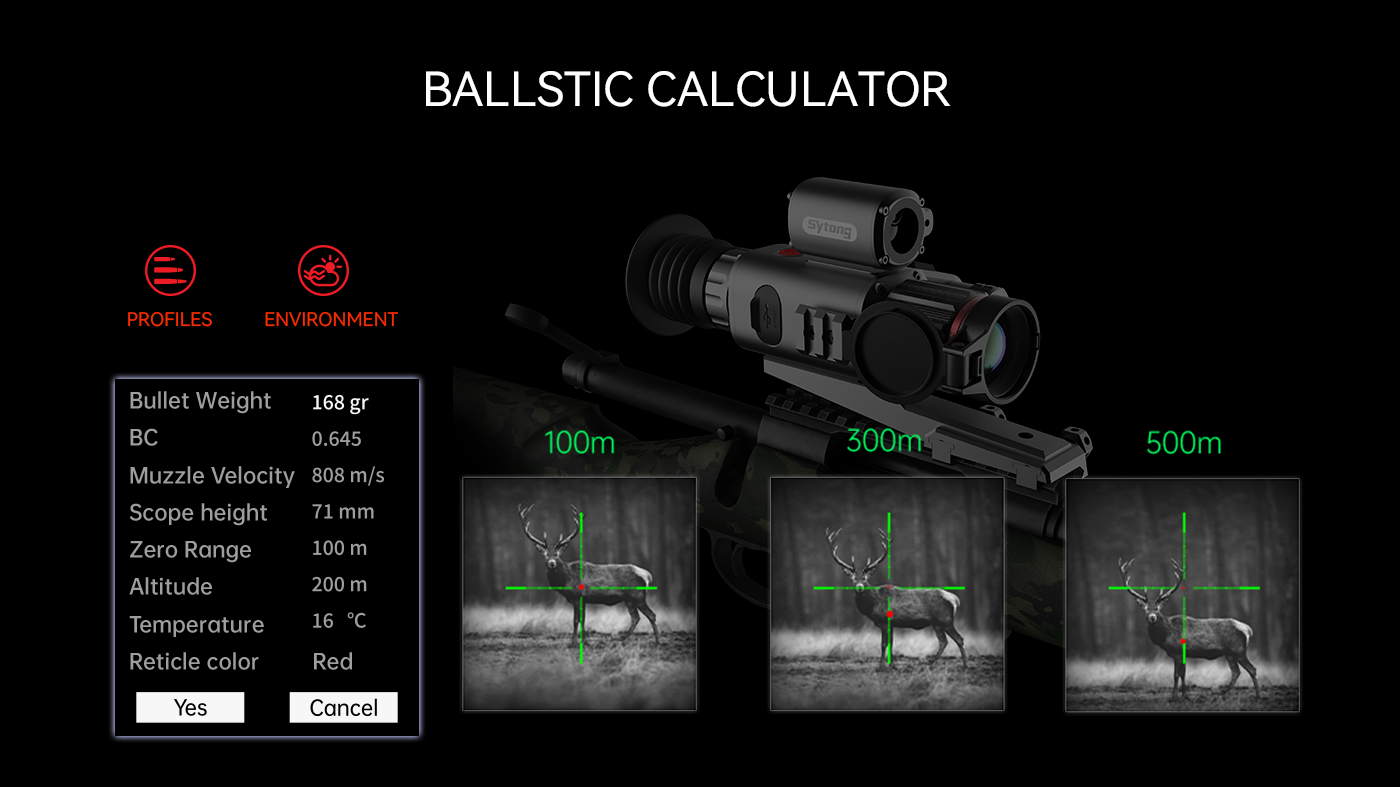Open the Temperature 16 °C selector
This screenshot has height=787, width=1400.
[x=340, y=622]
